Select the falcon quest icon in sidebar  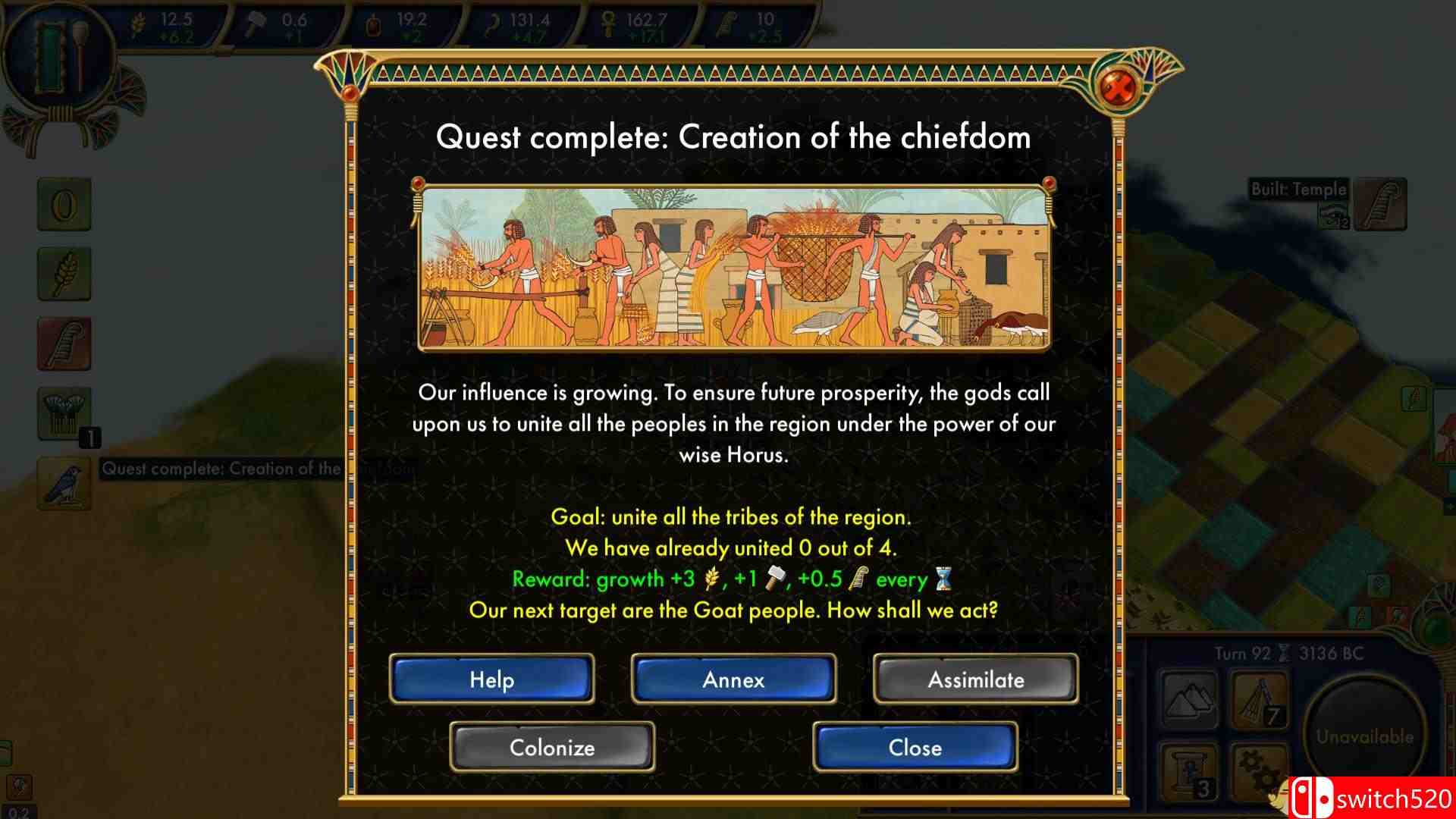64,483
